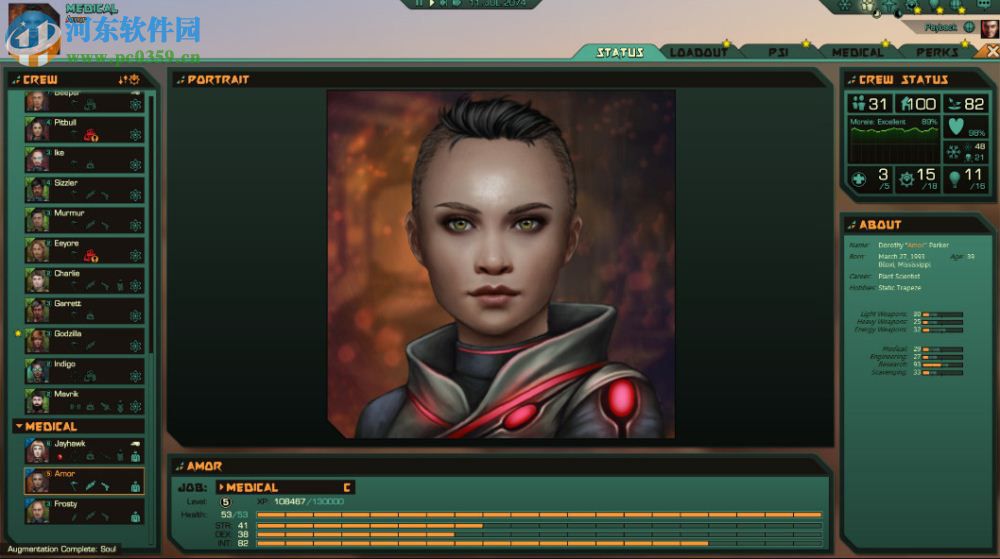Choose Ike from the crew list

pyautogui.click(x=85, y=160)
